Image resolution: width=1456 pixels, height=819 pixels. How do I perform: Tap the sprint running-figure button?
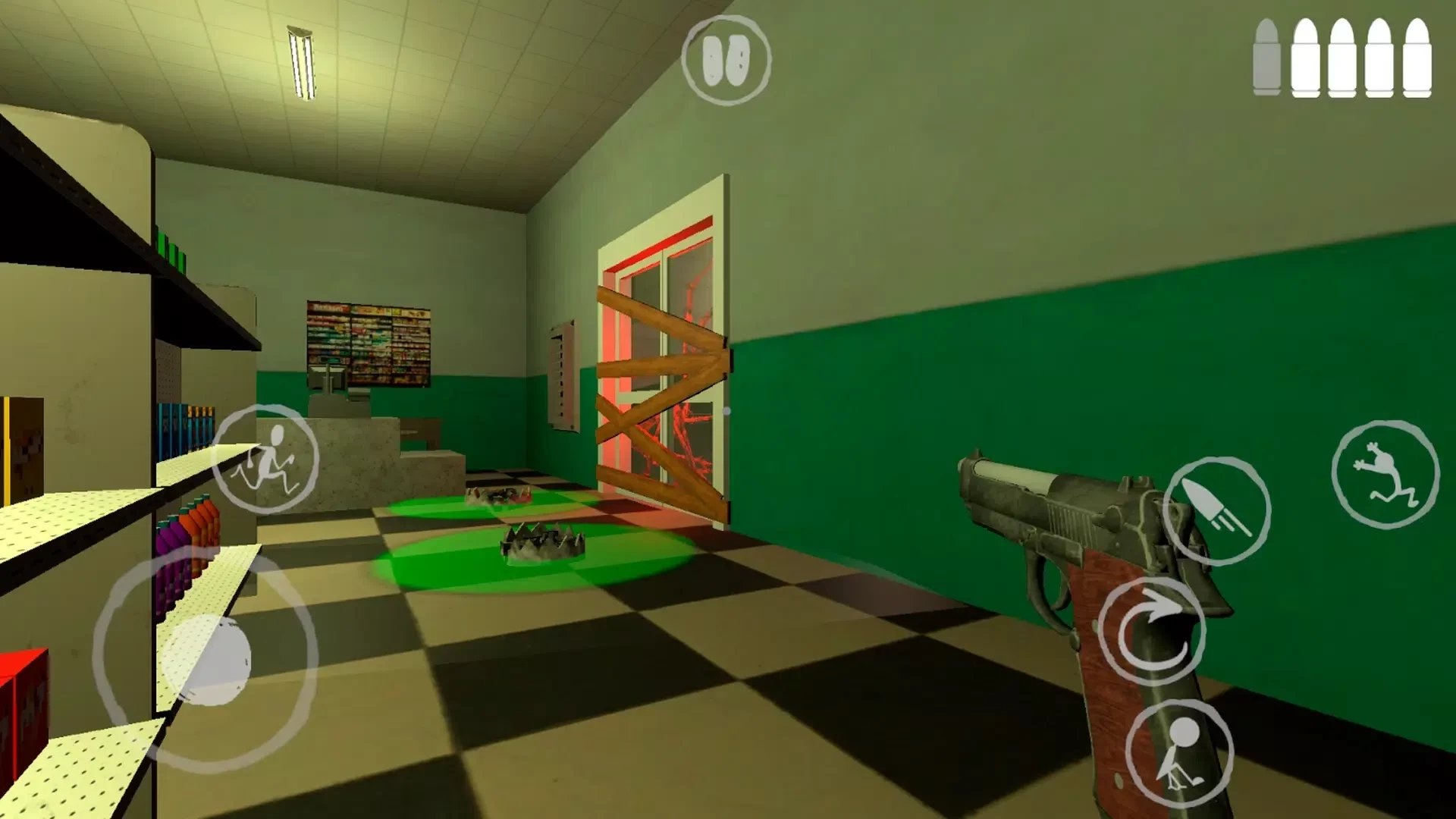click(265, 459)
